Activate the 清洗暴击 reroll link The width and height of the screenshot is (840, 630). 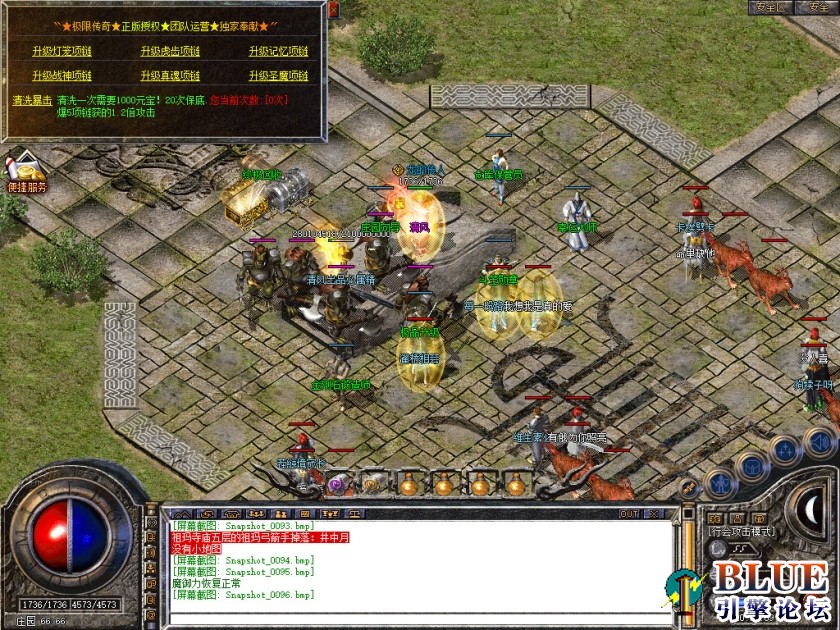coord(32,100)
